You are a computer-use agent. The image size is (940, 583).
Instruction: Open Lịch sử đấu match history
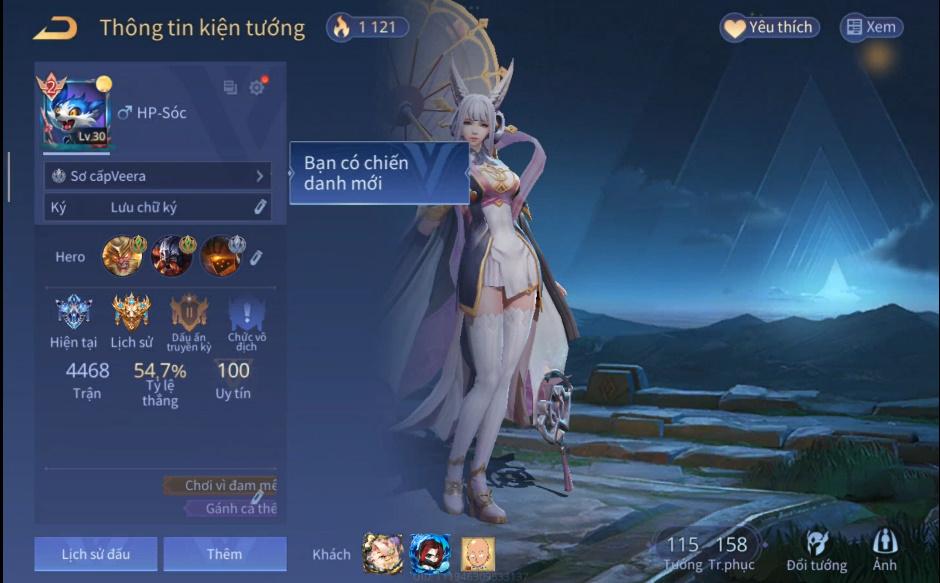(x=95, y=554)
